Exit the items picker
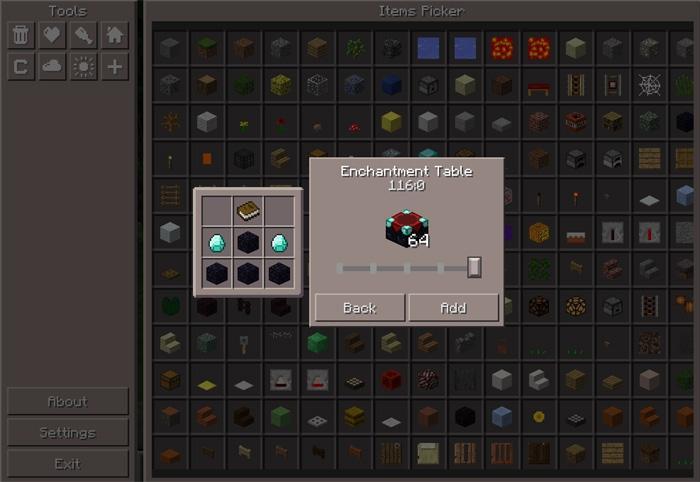Screen dimensions: 700x482 pos(67,463)
